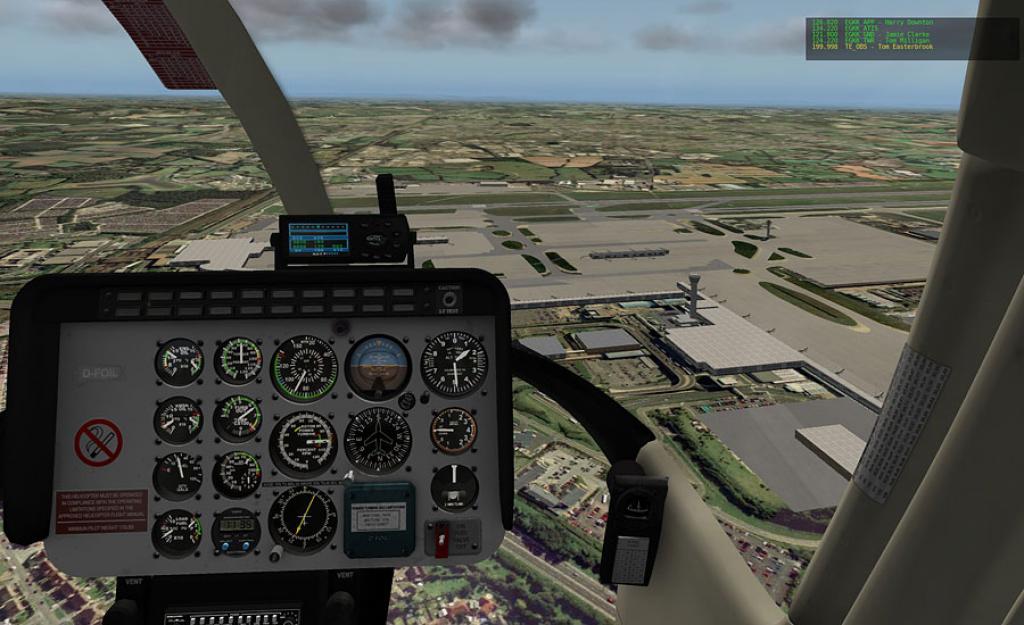Click the GPS unit screen on glareshield

[x=318, y=238]
